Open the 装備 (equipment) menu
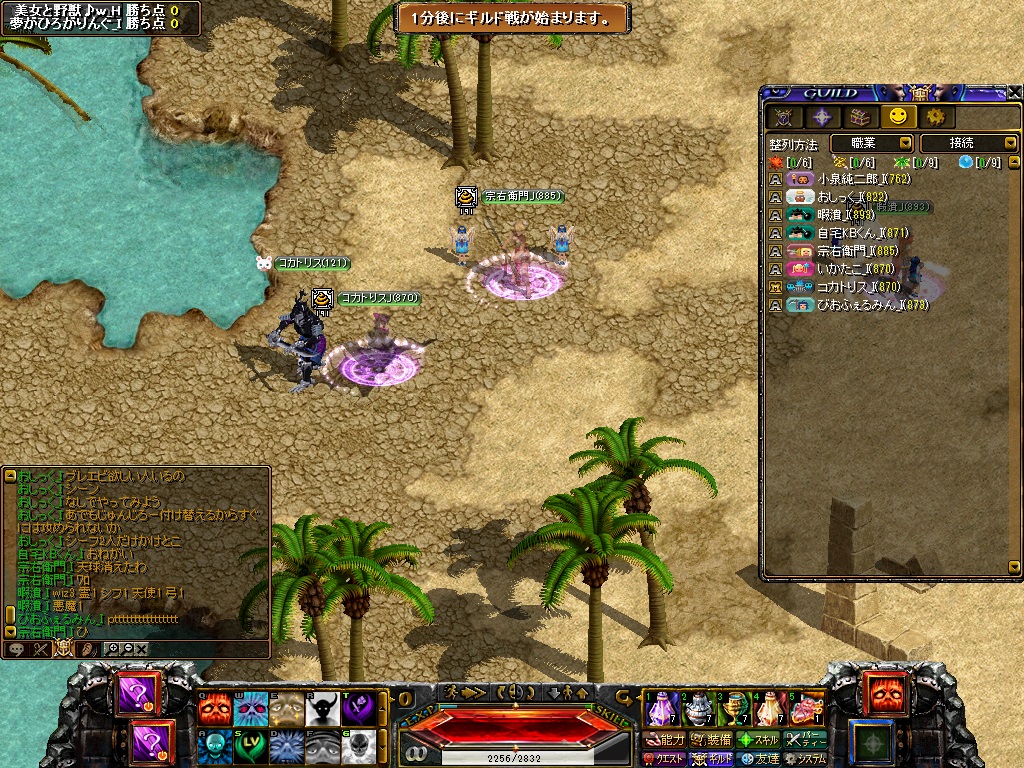This screenshot has height=768, width=1024. click(712, 740)
